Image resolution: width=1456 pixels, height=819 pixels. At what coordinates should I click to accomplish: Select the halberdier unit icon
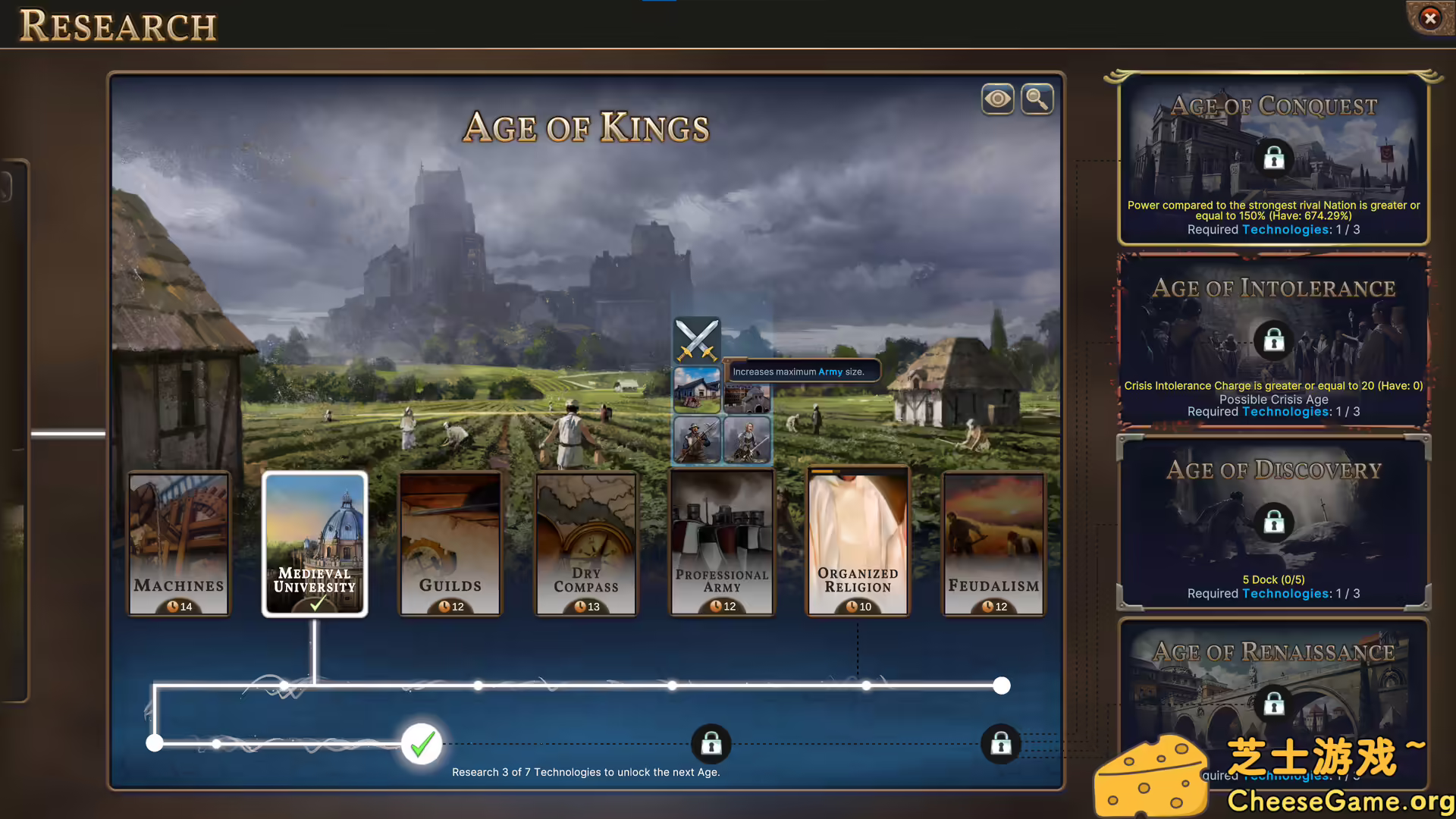click(696, 440)
